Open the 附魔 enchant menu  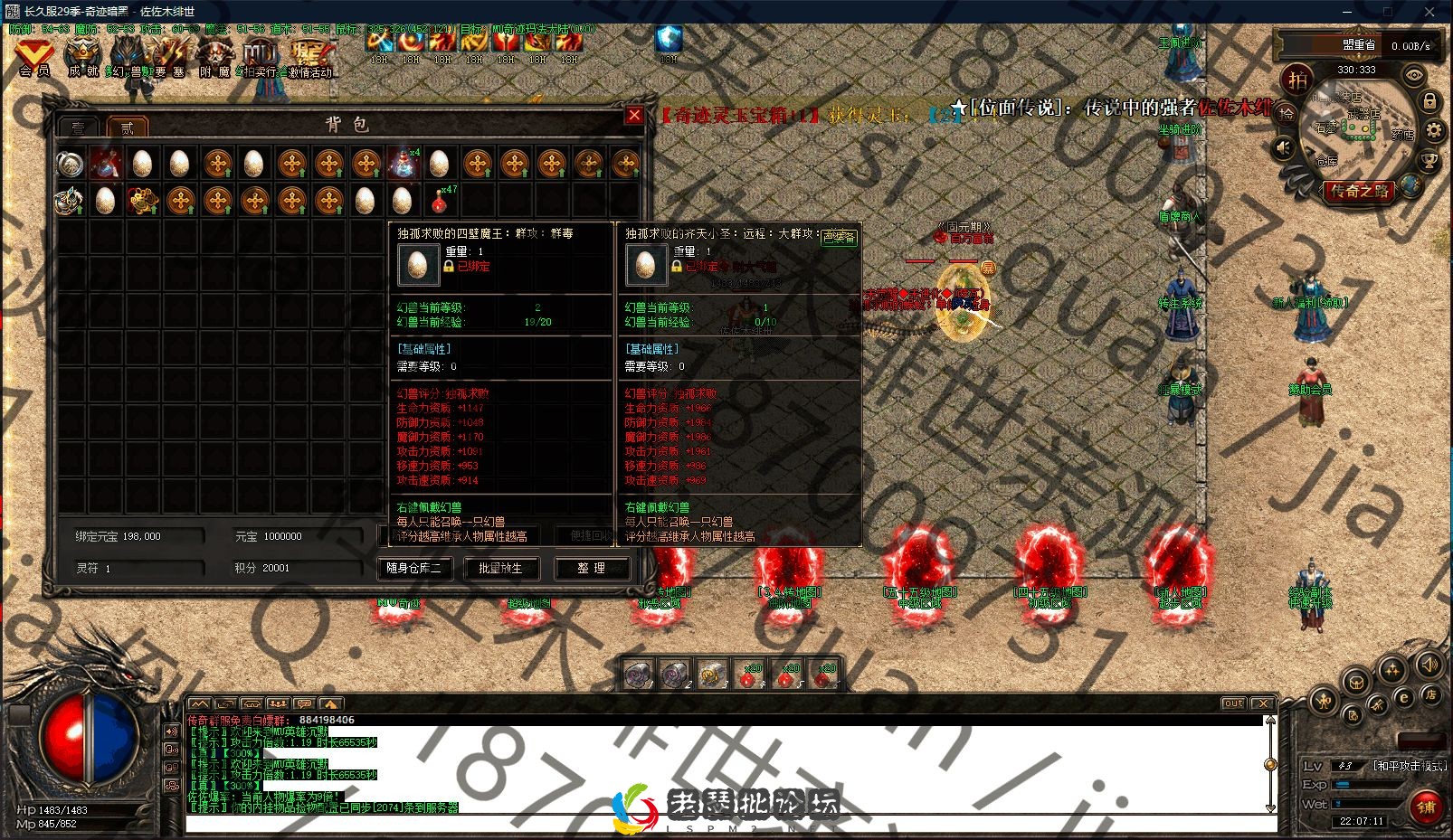tap(216, 57)
